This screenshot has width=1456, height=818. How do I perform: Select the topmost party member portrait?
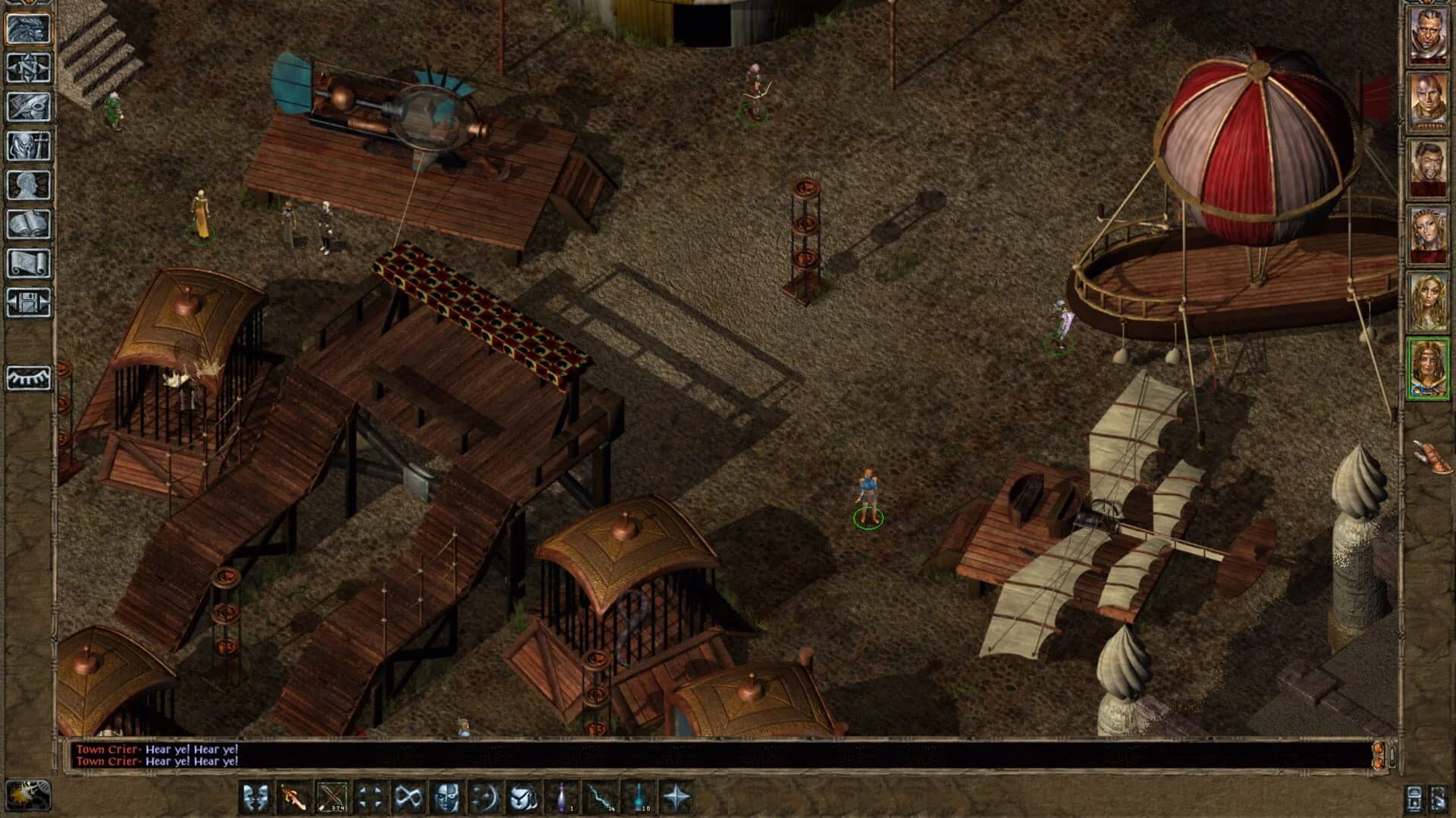pos(1429,34)
